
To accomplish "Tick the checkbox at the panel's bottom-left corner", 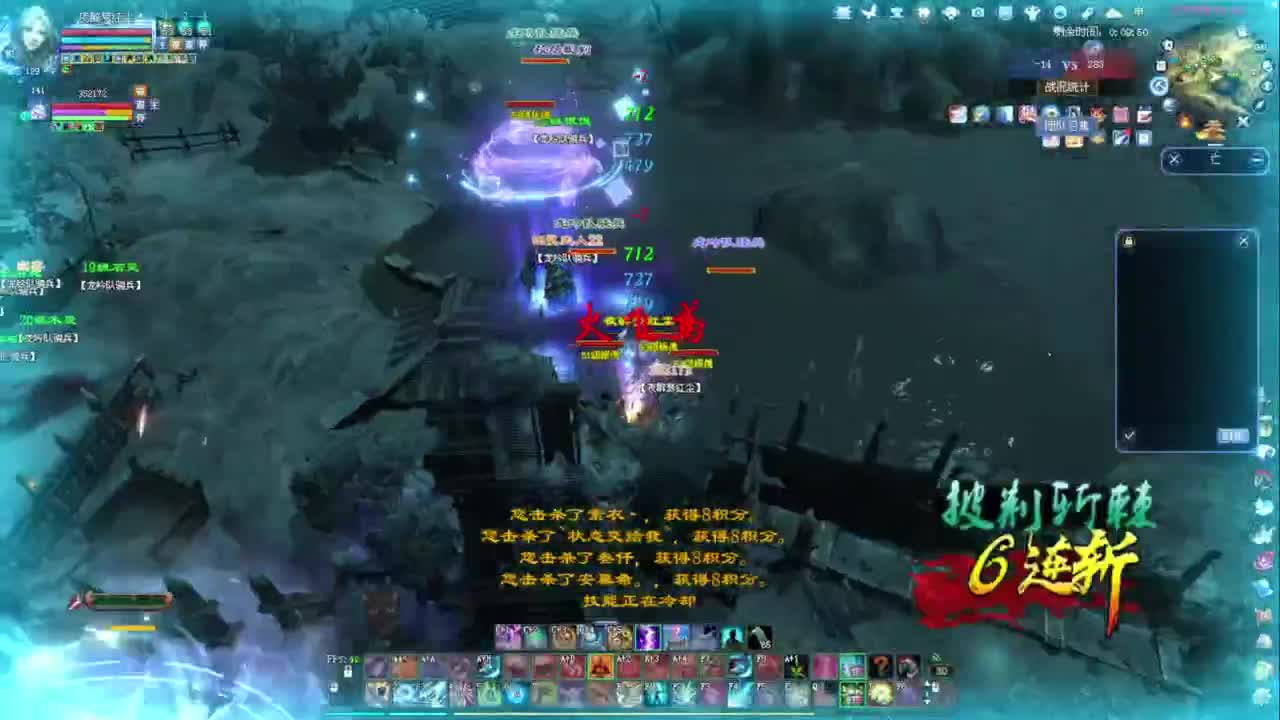I will pos(1127,435).
